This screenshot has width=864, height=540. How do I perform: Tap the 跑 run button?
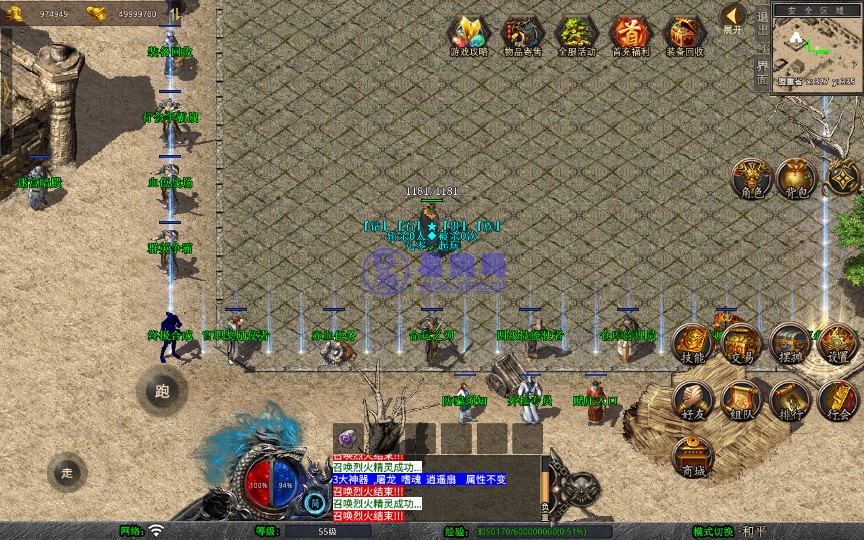point(162,391)
